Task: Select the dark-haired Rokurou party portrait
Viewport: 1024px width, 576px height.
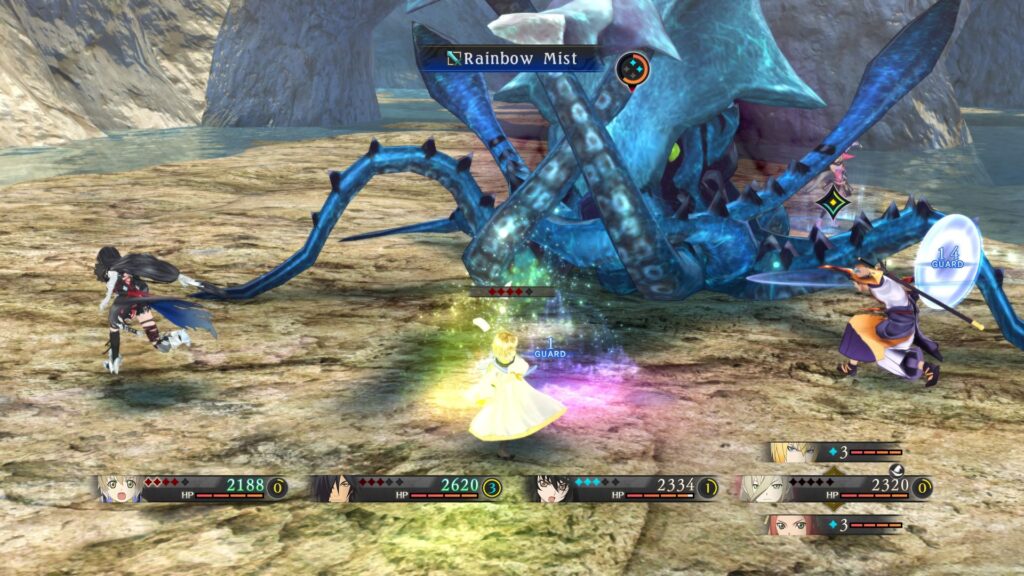Action: [332, 488]
